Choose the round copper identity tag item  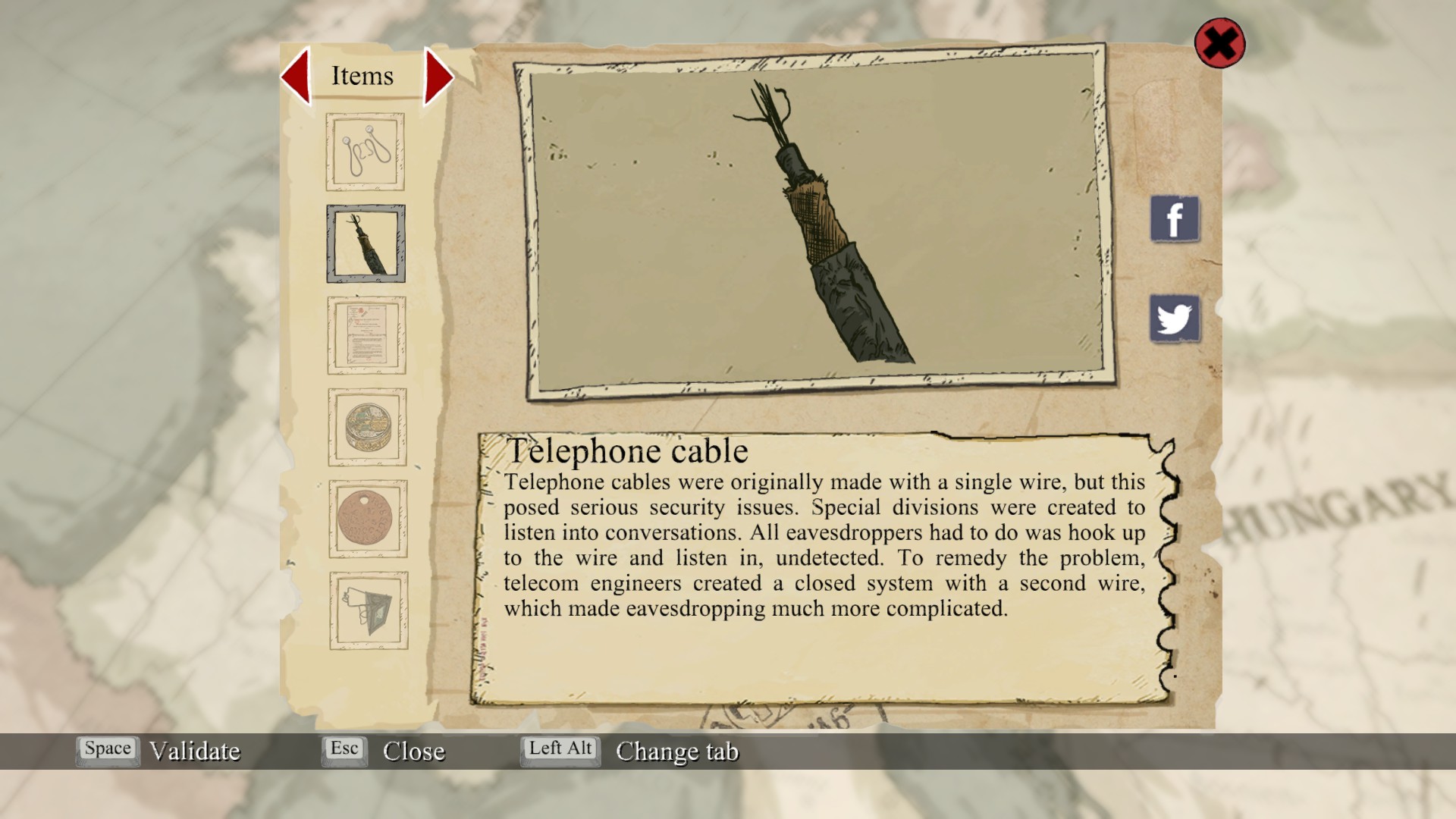(x=368, y=519)
